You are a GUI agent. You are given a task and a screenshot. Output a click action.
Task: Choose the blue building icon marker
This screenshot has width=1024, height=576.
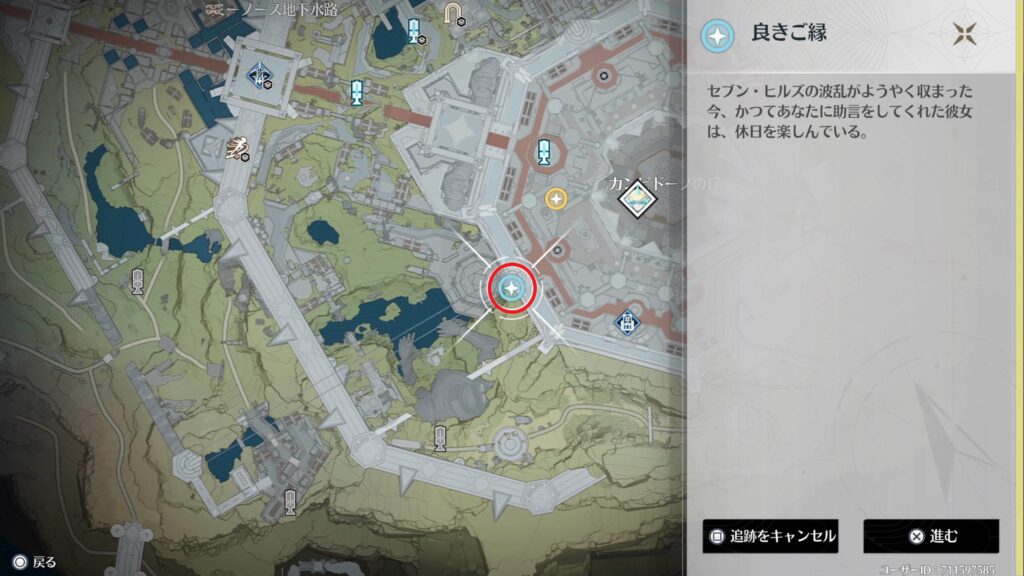pos(626,323)
